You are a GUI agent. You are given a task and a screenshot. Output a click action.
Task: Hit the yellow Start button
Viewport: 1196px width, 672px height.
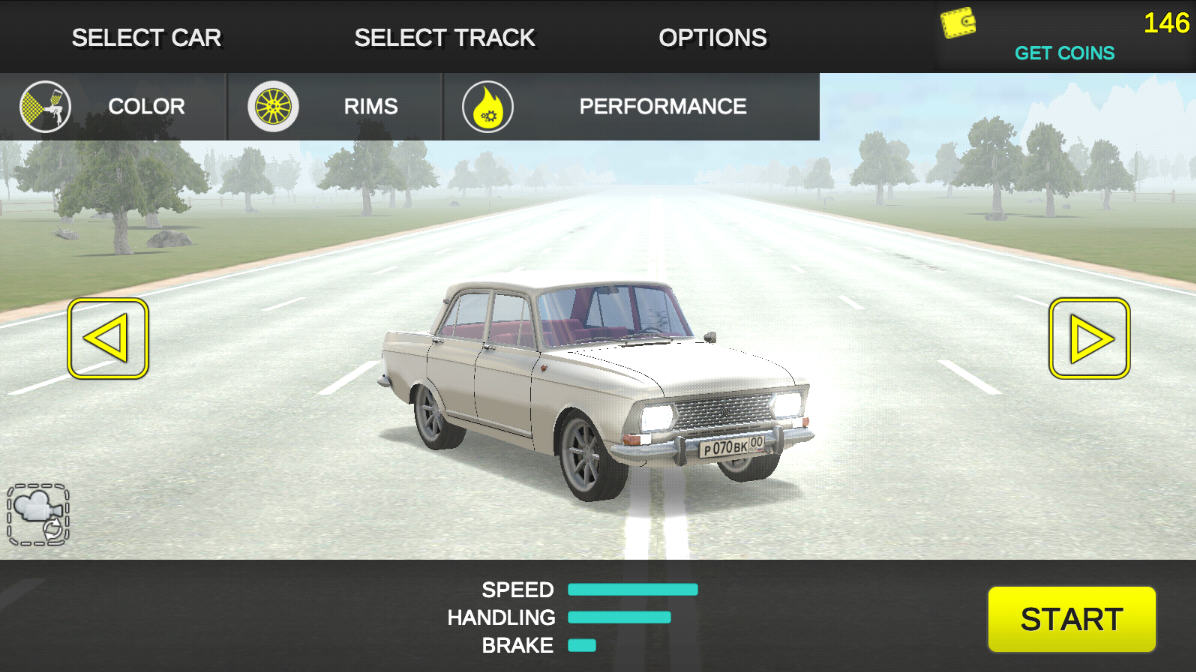pos(1071,619)
